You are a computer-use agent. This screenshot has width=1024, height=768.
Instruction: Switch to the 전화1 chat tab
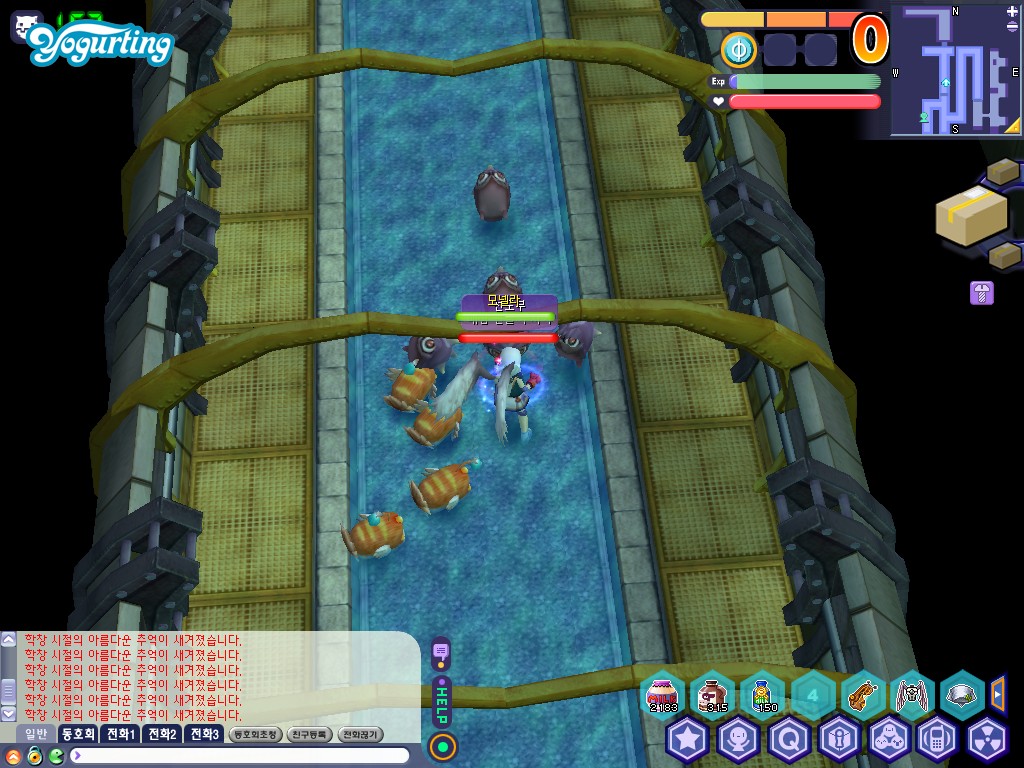click(120, 734)
